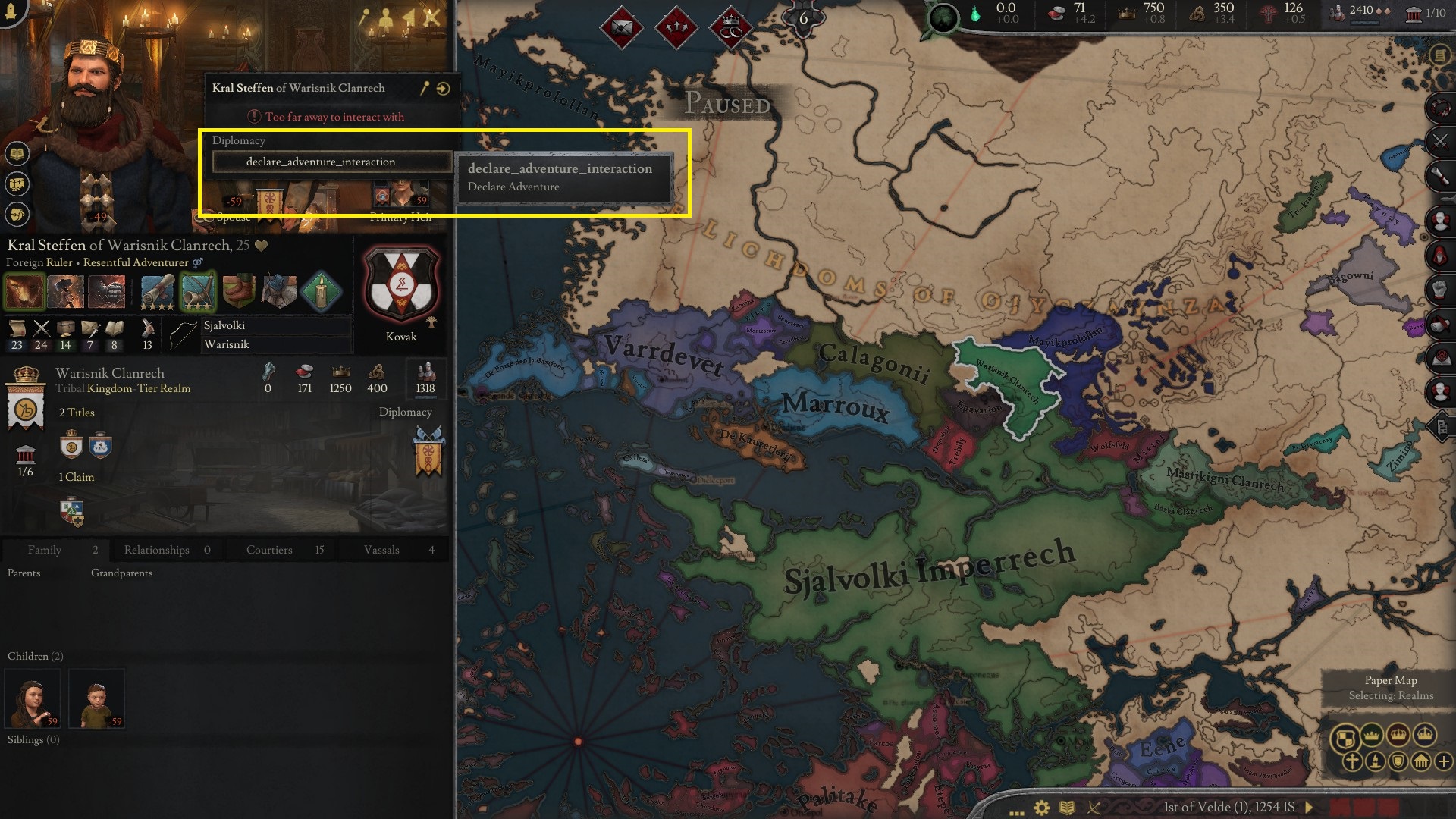The image size is (1456, 819).
Task: Open the Encyclopedia book icon near the date
Action: click(x=1067, y=806)
